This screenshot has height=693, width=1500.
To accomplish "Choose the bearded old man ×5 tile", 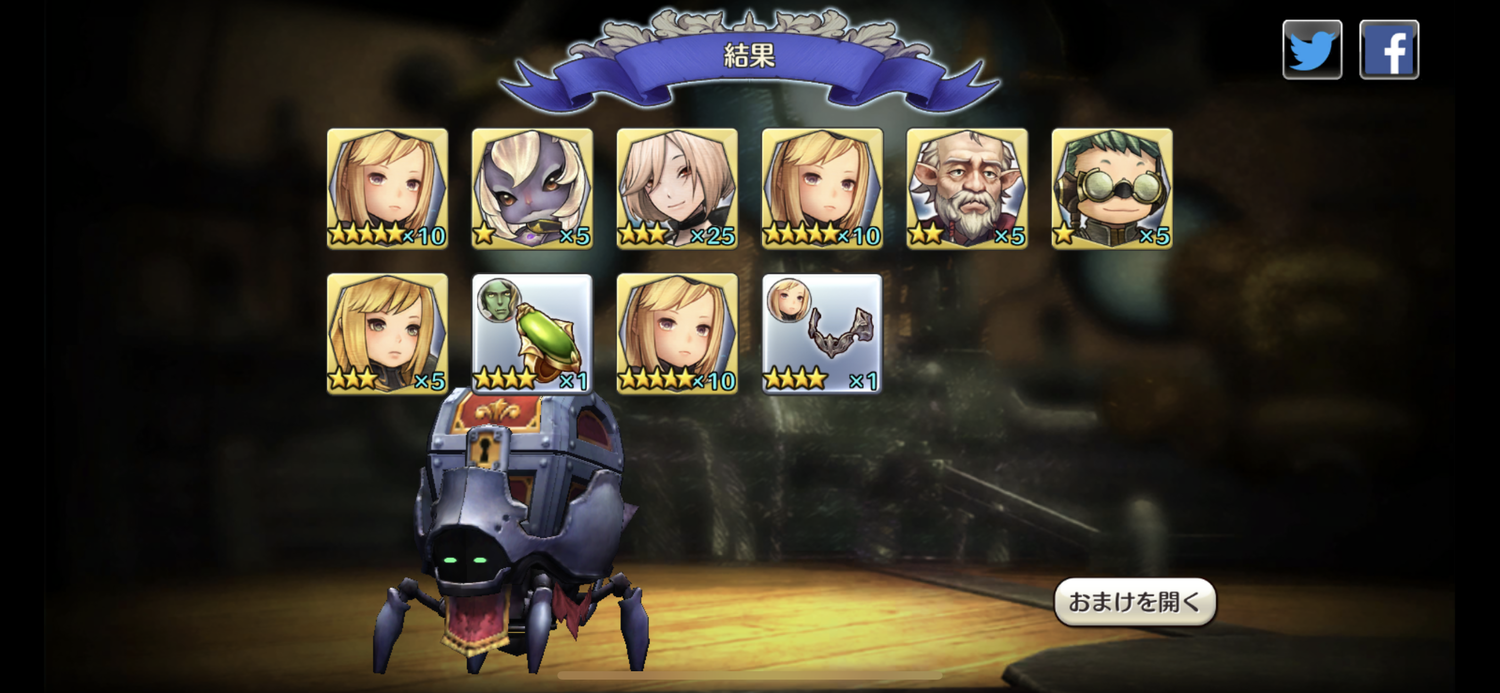I will pyautogui.click(x=967, y=188).
